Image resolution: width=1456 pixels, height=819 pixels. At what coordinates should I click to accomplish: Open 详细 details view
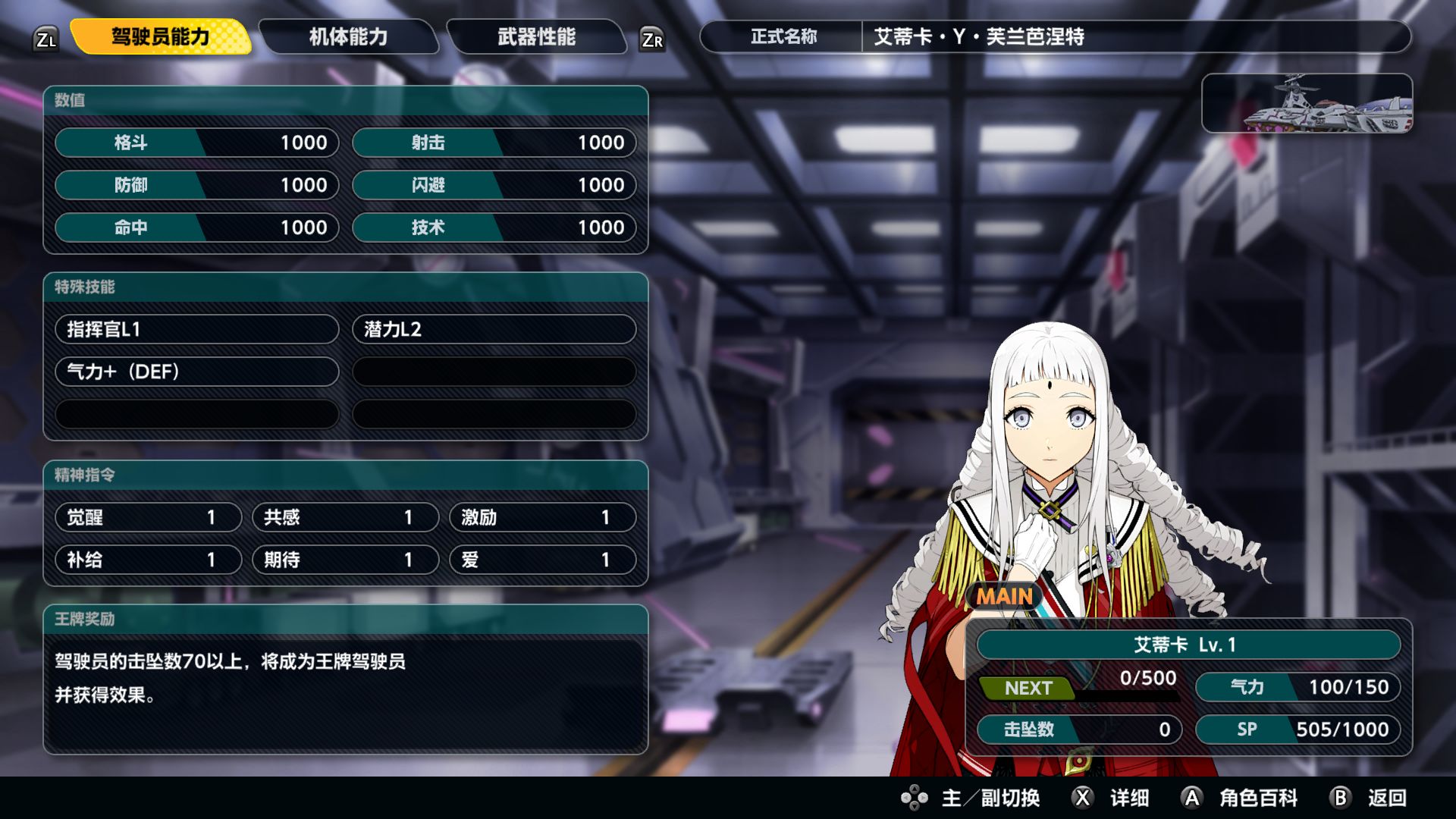point(1112,798)
